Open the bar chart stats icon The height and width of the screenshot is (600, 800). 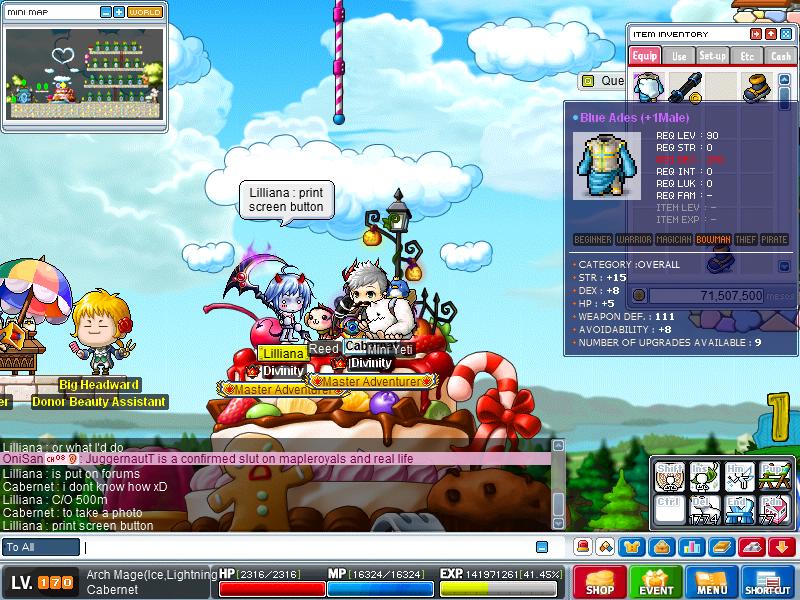click(692, 546)
